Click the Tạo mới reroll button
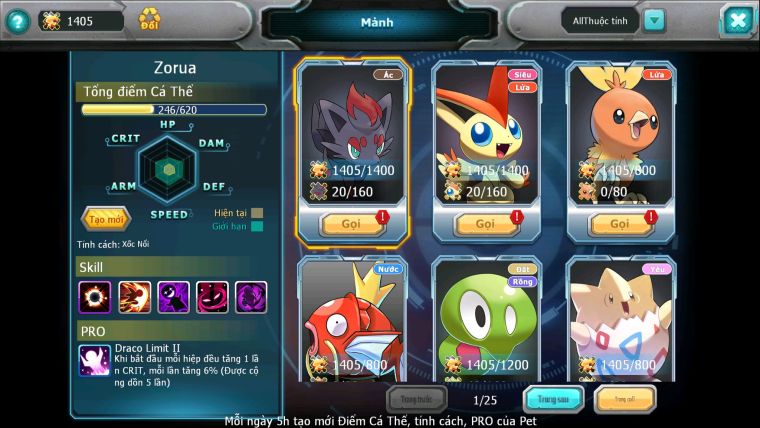The height and width of the screenshot is (428, 760). pos(105,218)
